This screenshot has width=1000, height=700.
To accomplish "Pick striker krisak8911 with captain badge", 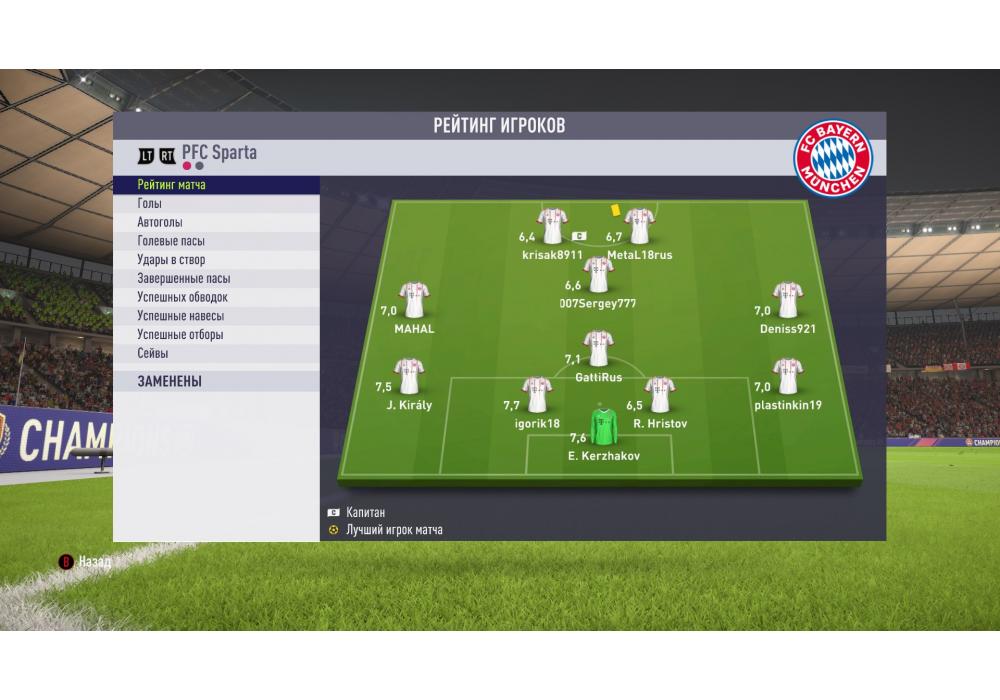I will coord(552,225).
